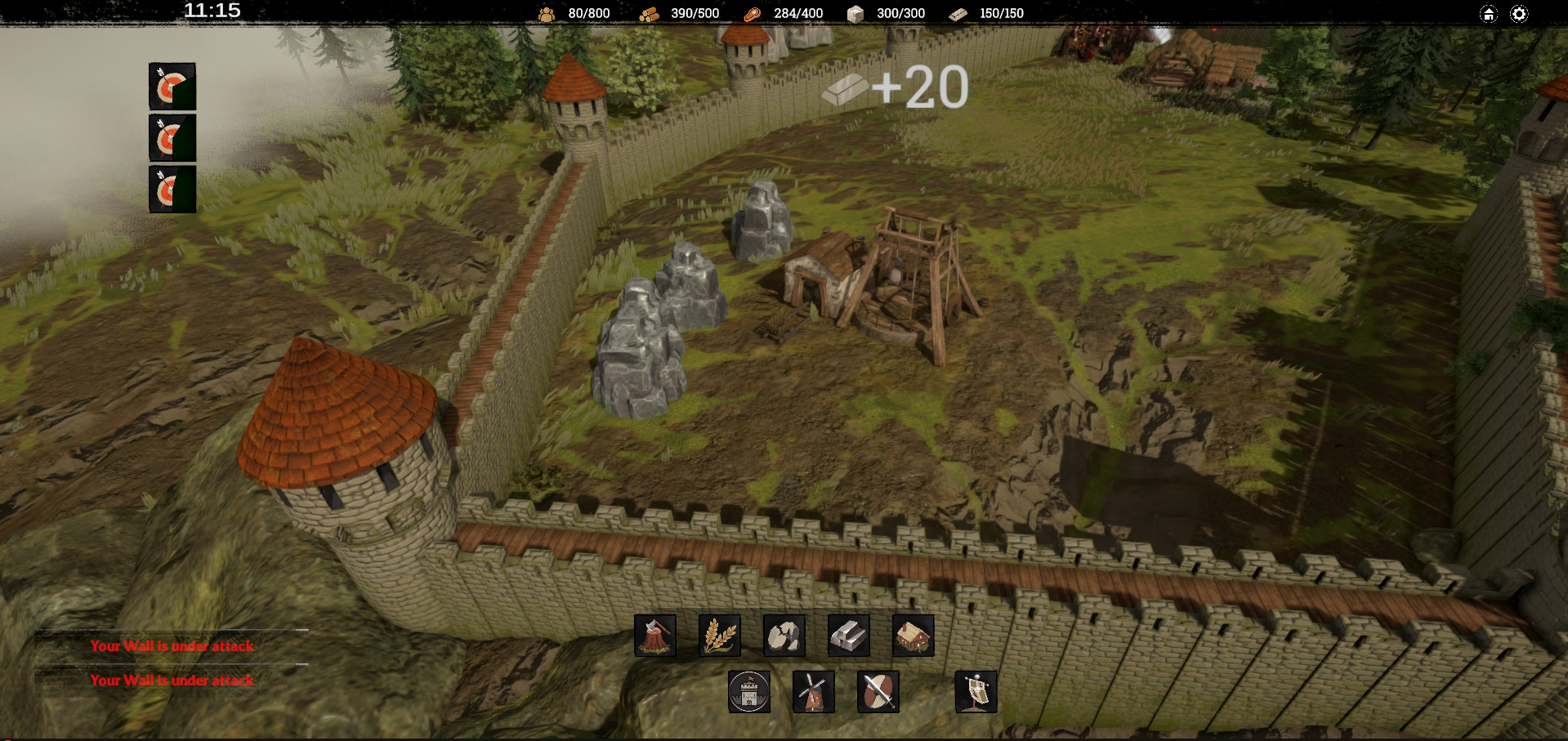Select the axe and stump woodcutter icon
Viewport: 1568px width, 741px height.
655,636
